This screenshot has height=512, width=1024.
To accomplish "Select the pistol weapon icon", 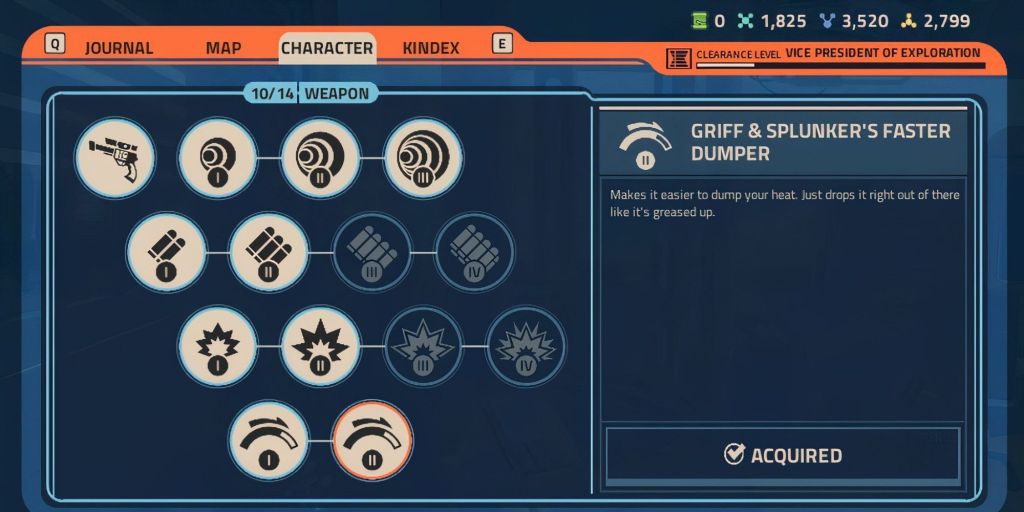I will click(115, 157).
